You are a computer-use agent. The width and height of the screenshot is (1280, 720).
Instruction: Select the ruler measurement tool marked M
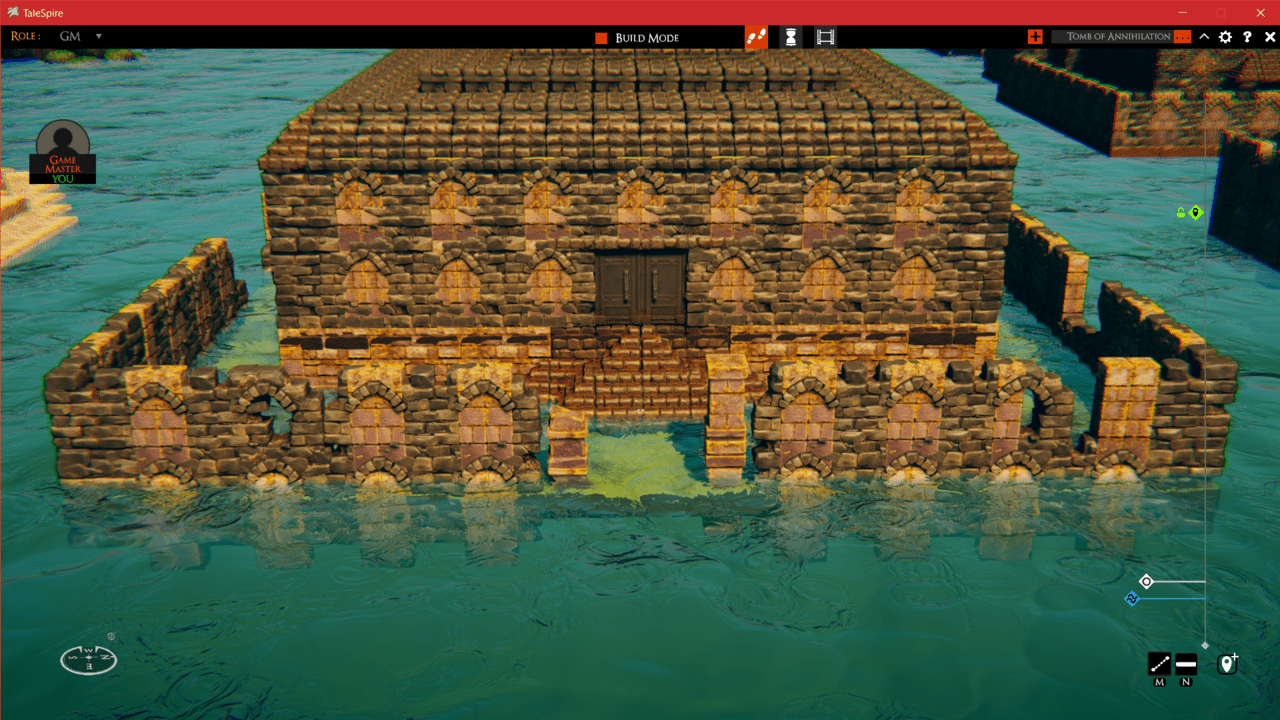pos(1159,664)
